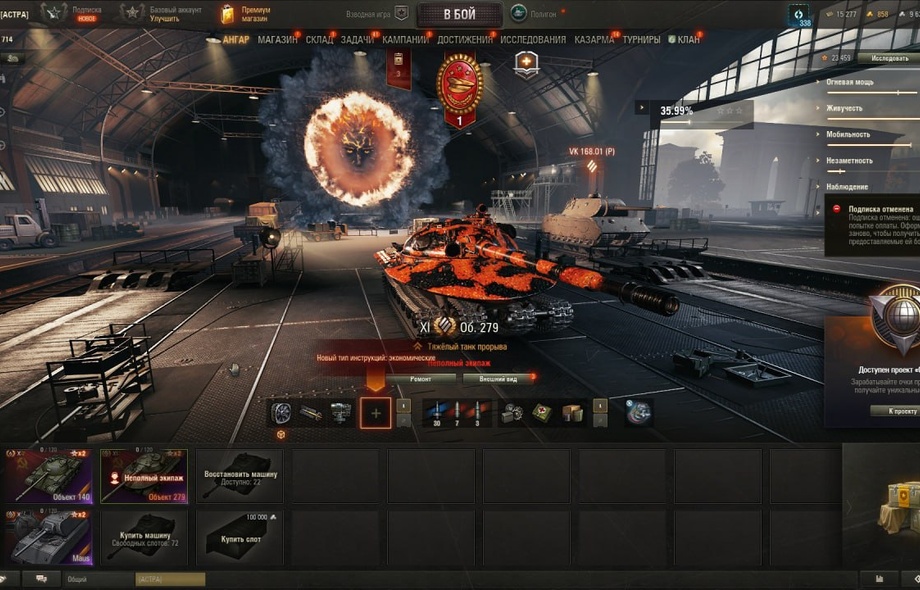The image size is (920, 590).
Task: Start battle with the В БОЙ button
Action: pos(459,14)
